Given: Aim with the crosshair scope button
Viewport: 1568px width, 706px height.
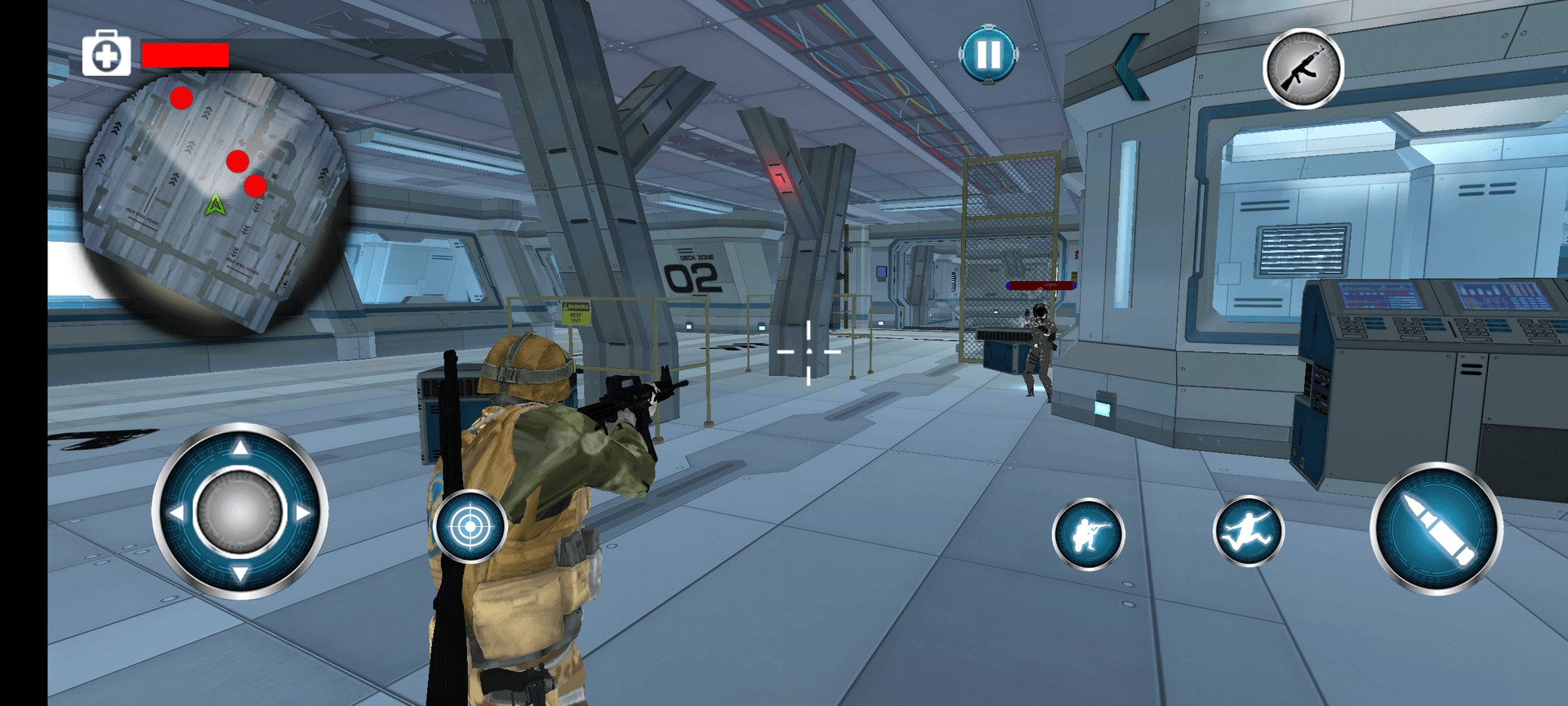Looking at the screenshot, I should [470, 527].
